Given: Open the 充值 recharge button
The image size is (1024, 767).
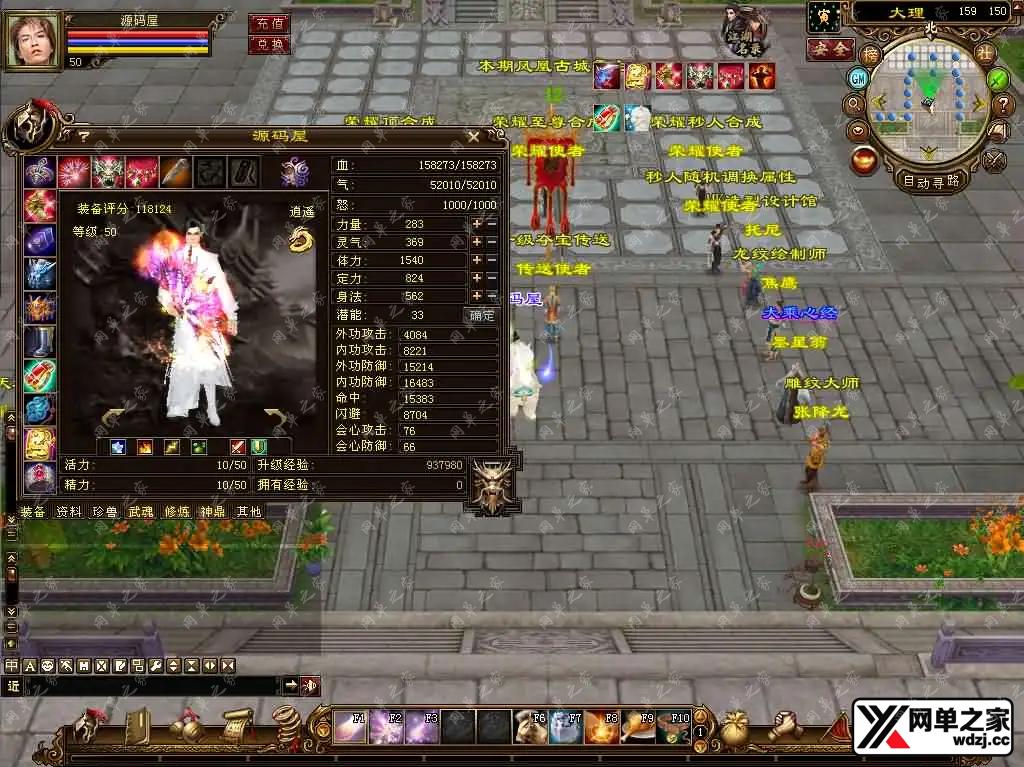Looking at the screenshot, I should pyautogui.click(x=268, y=22).
